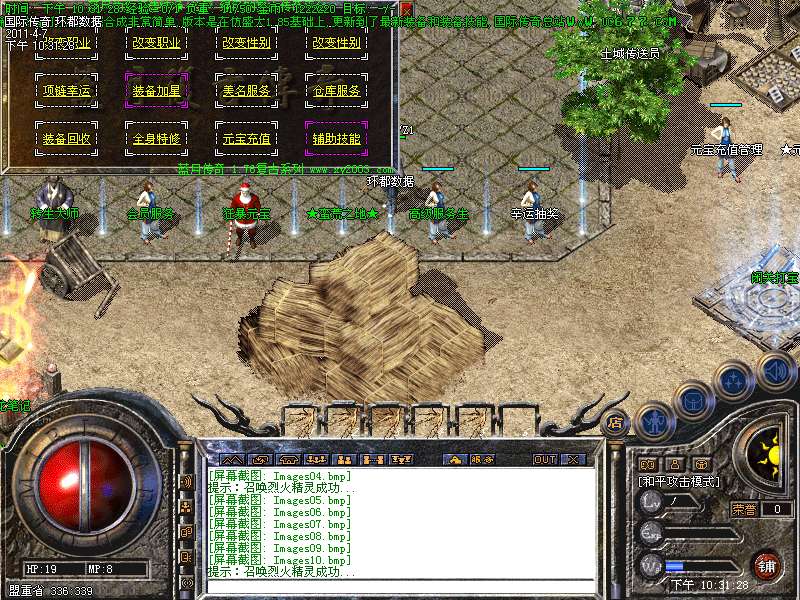
Task: Open the bag inventory round icon
Action: pos(692,400)
